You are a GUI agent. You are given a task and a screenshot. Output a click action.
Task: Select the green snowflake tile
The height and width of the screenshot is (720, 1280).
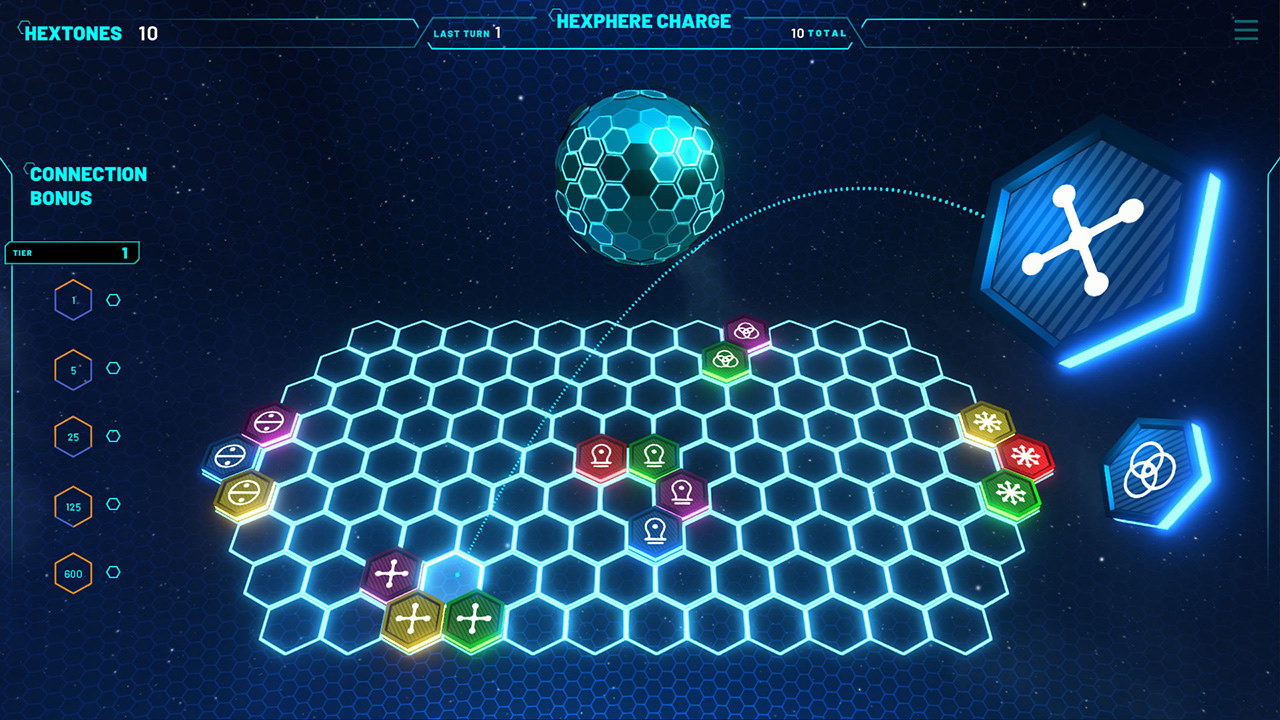[x=1010, y=494]
